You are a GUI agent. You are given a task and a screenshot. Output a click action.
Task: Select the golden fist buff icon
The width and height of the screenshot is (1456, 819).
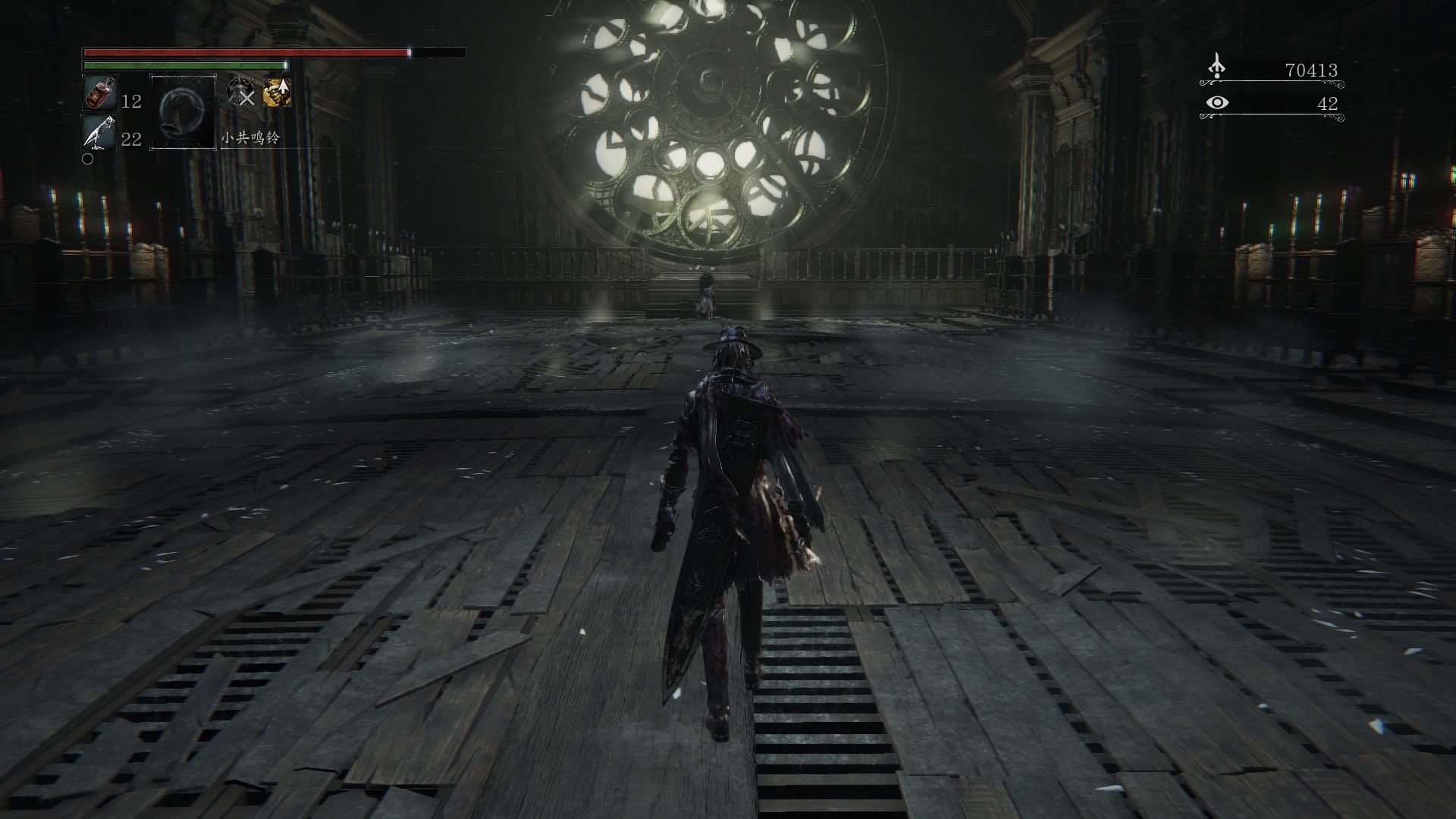tap(277, 93)
